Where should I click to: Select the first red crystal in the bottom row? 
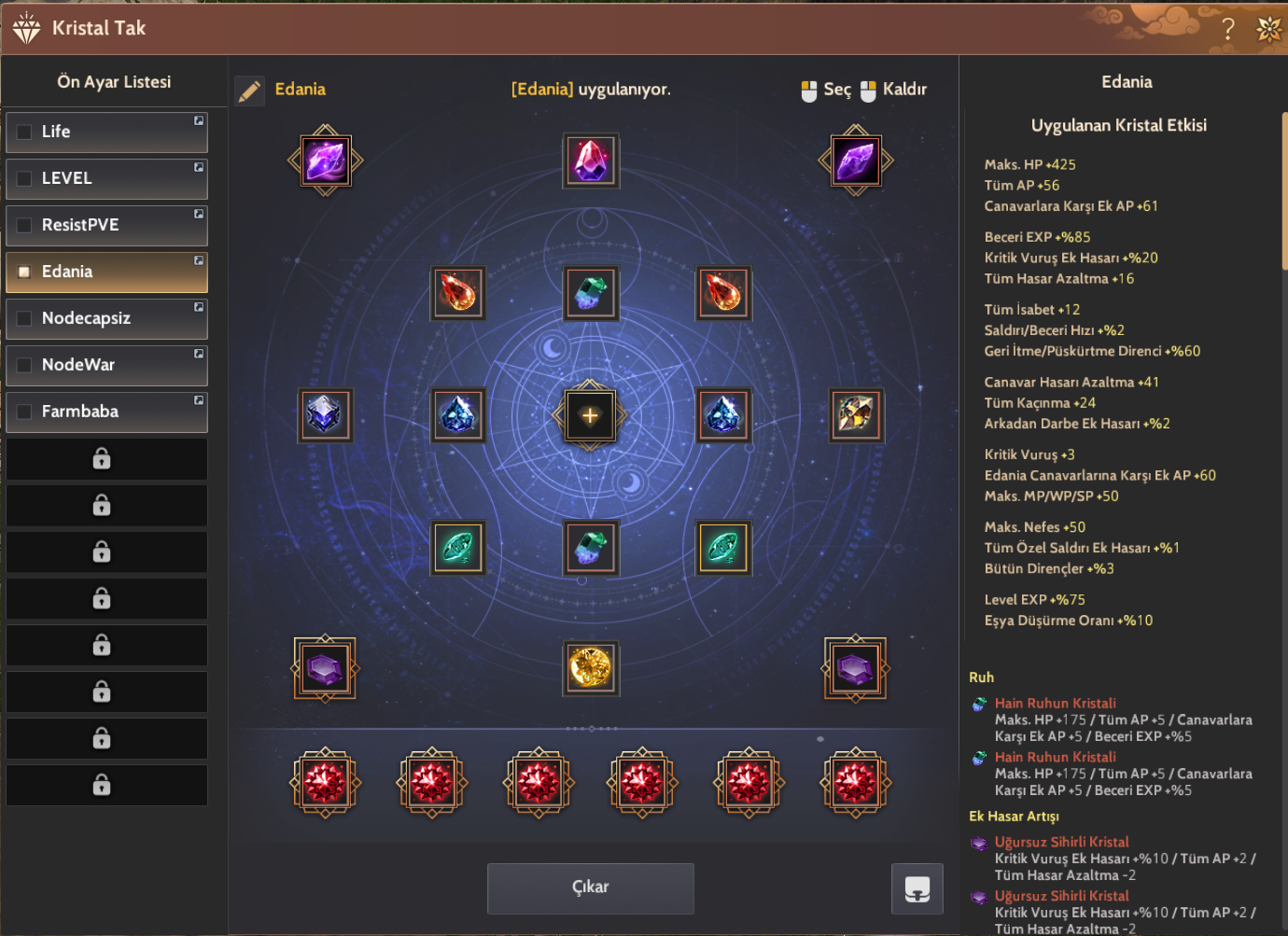[324, 784]
